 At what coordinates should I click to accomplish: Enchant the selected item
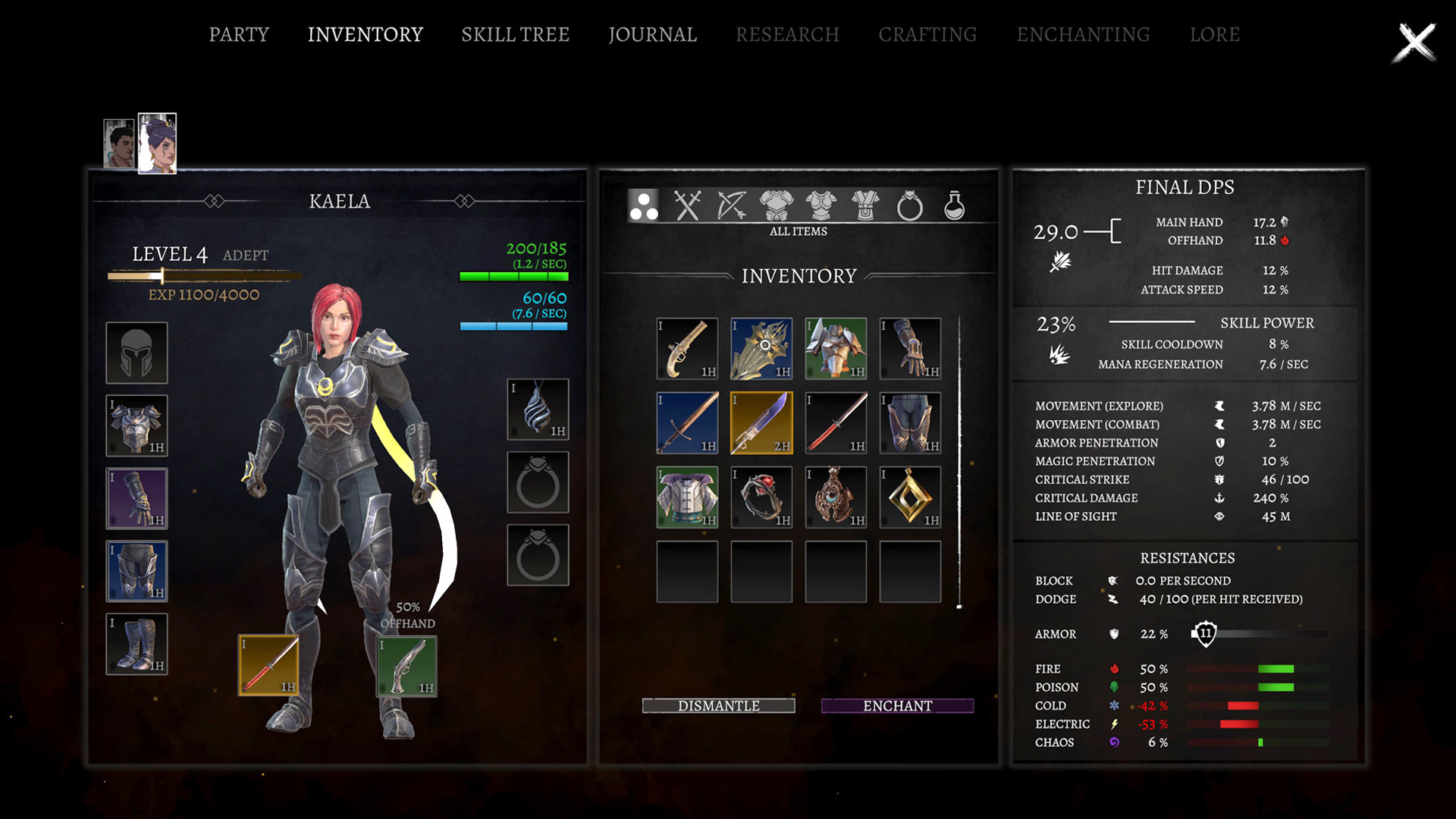click(x=897, y=706)
